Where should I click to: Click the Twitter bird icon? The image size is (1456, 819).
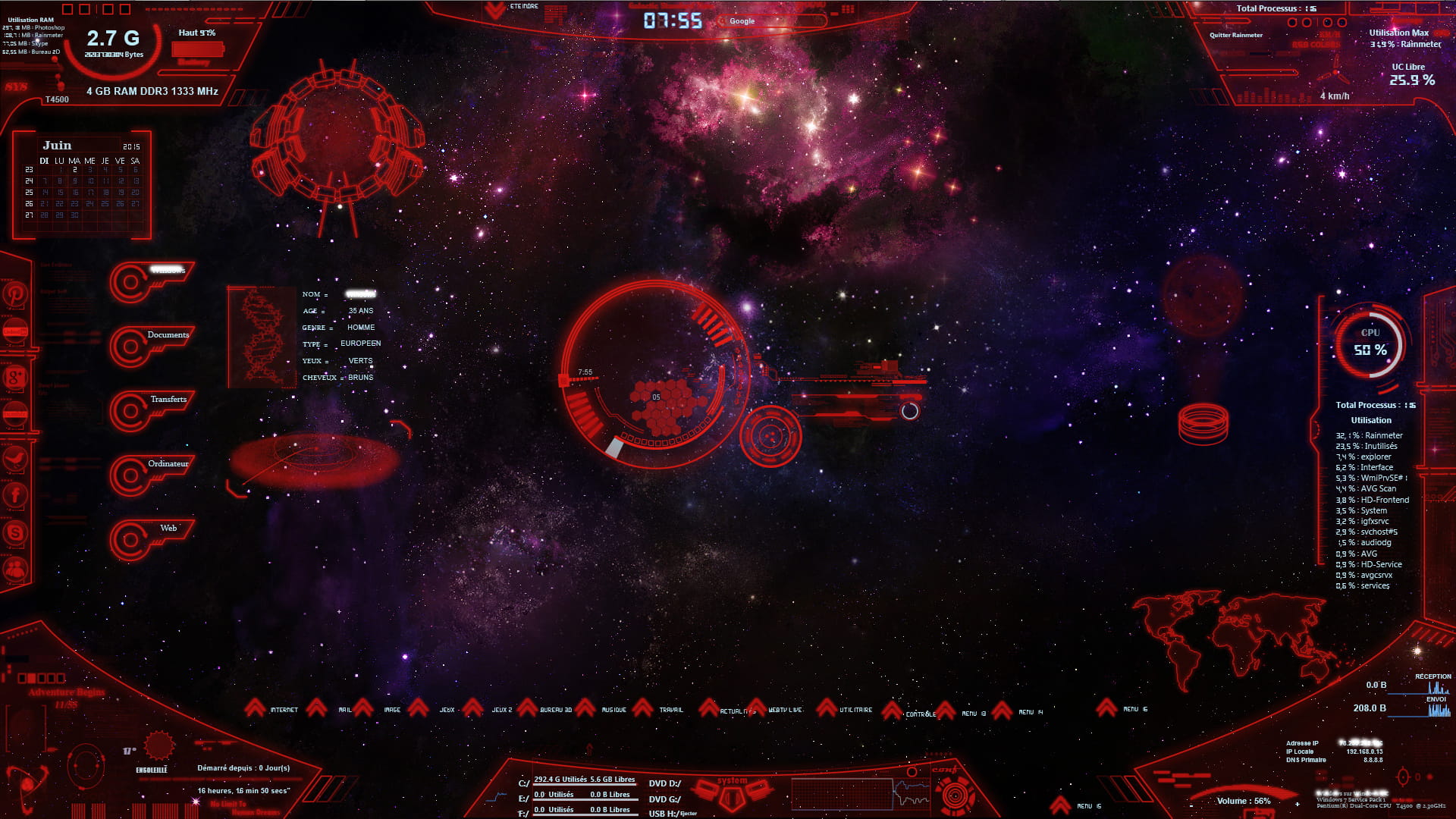pyautogui.click(x=15, y=458)
